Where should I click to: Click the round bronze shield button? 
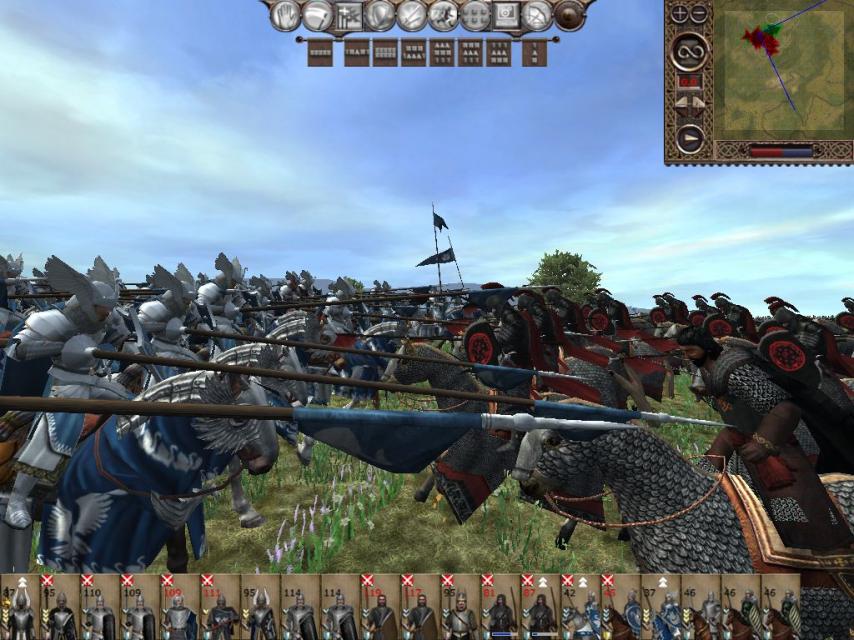point(569,14)
